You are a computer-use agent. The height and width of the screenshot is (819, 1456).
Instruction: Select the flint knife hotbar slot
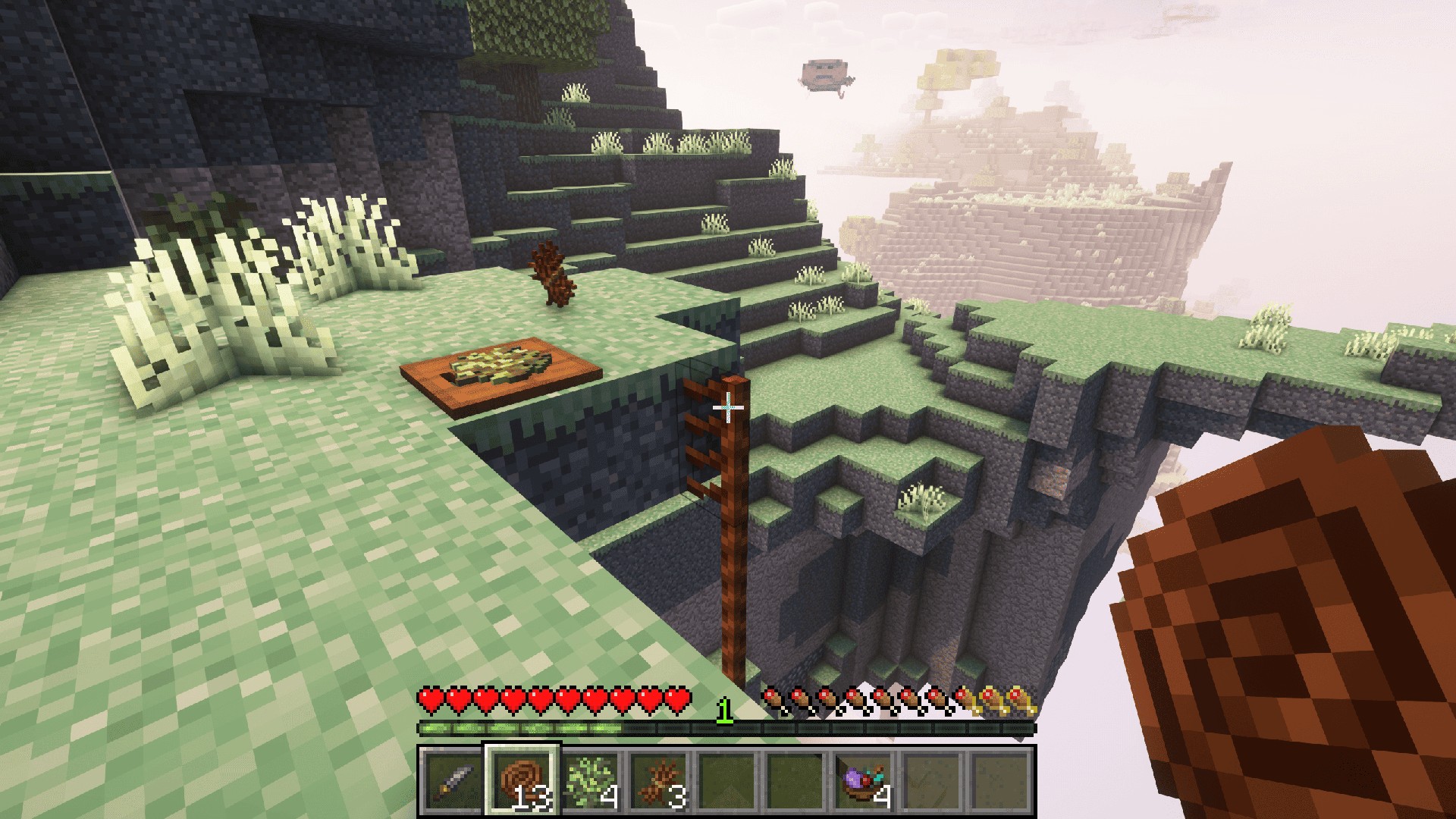pos(452,780)
